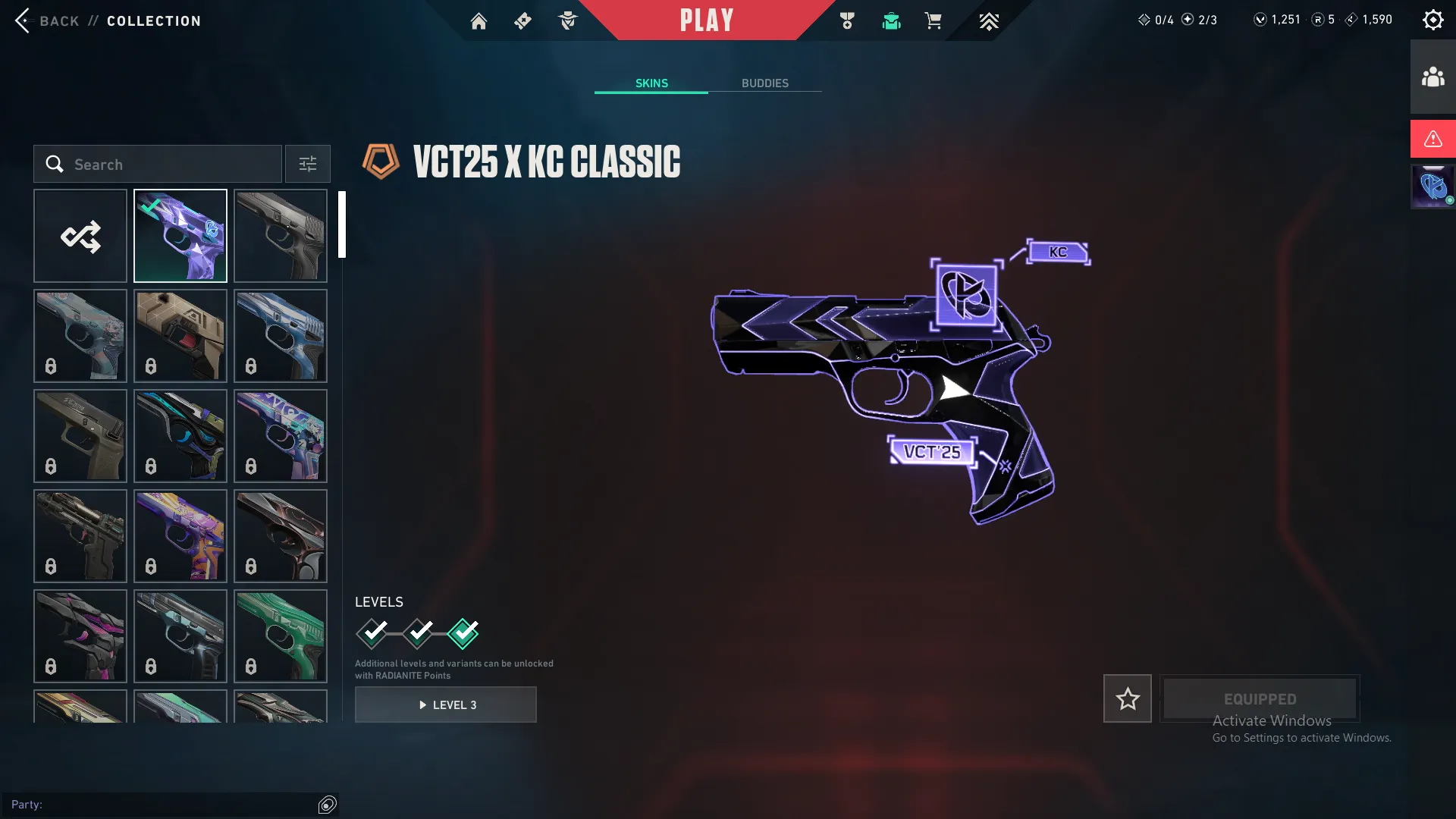The height and width of the screenshot is (819, 1456).
Task: Select the Premier icon at top right
Action: pyautogui.click(x=989, y=21)
